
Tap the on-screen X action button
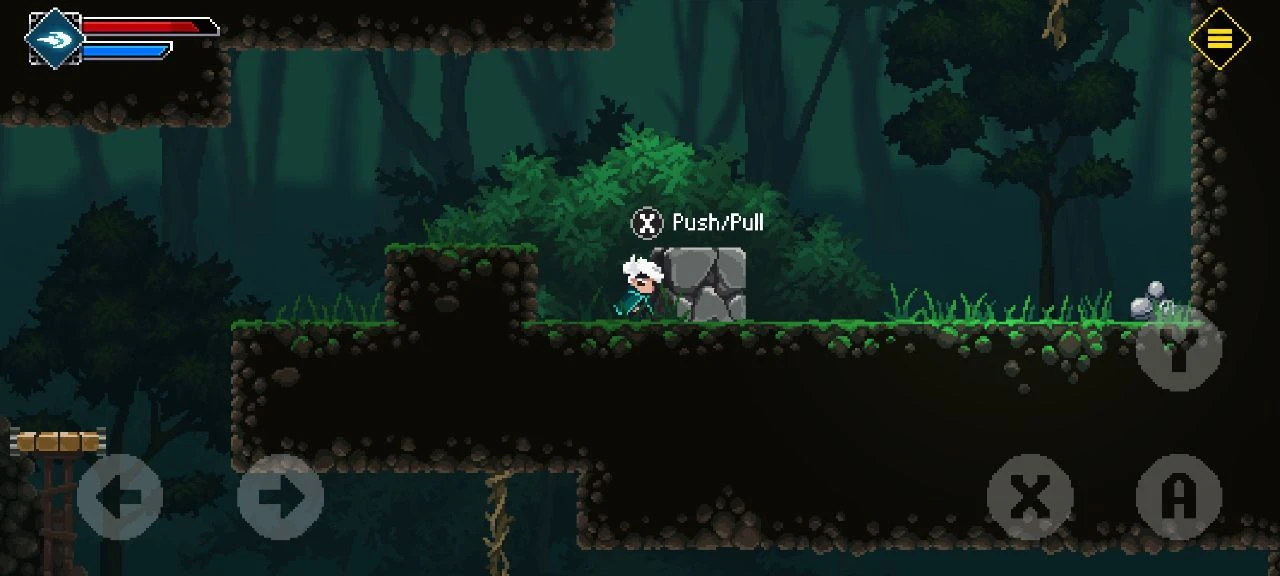pos(1029,497)
